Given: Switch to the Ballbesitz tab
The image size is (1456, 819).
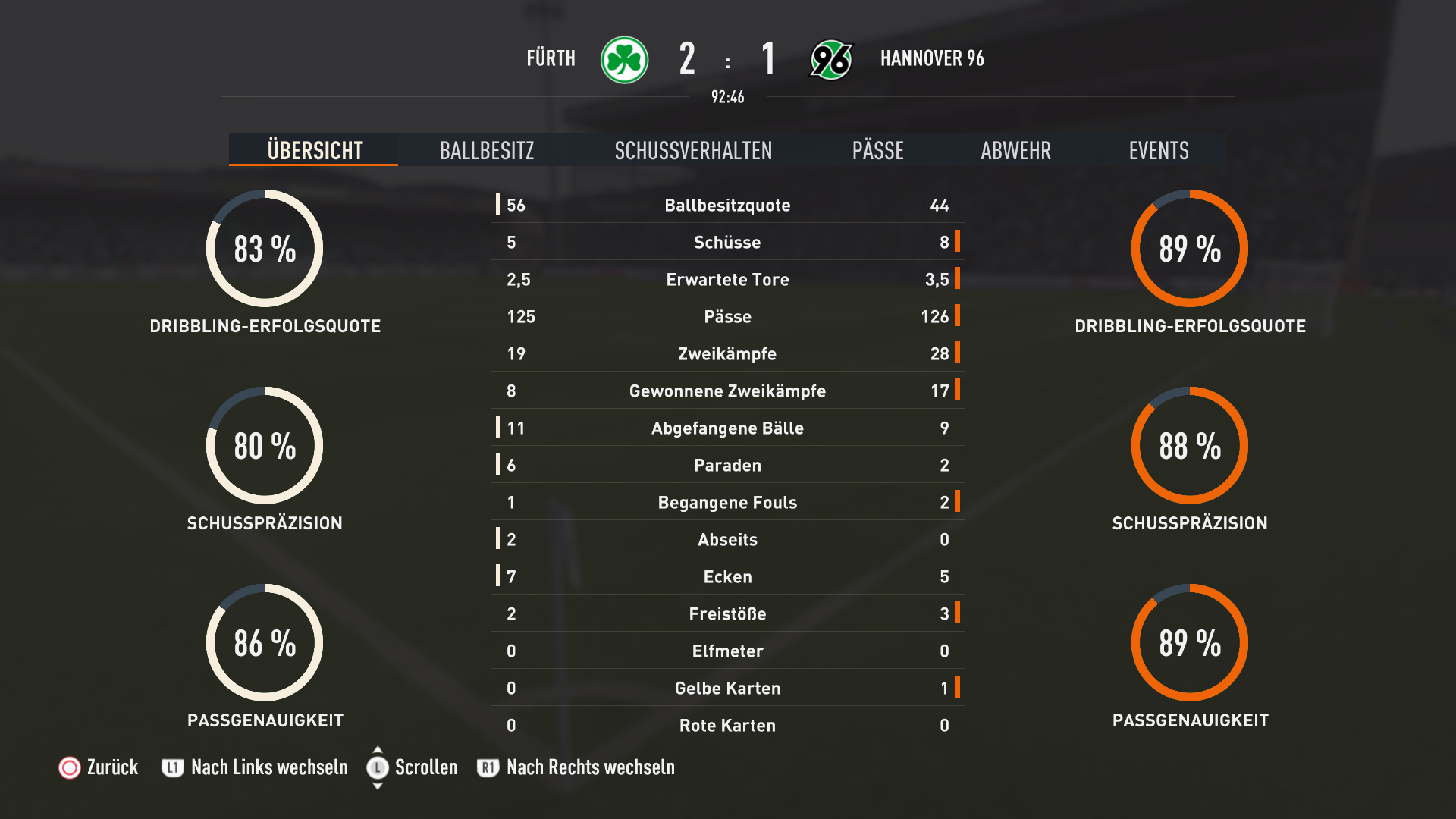Looking at the screenshot, I should point(487,150).
